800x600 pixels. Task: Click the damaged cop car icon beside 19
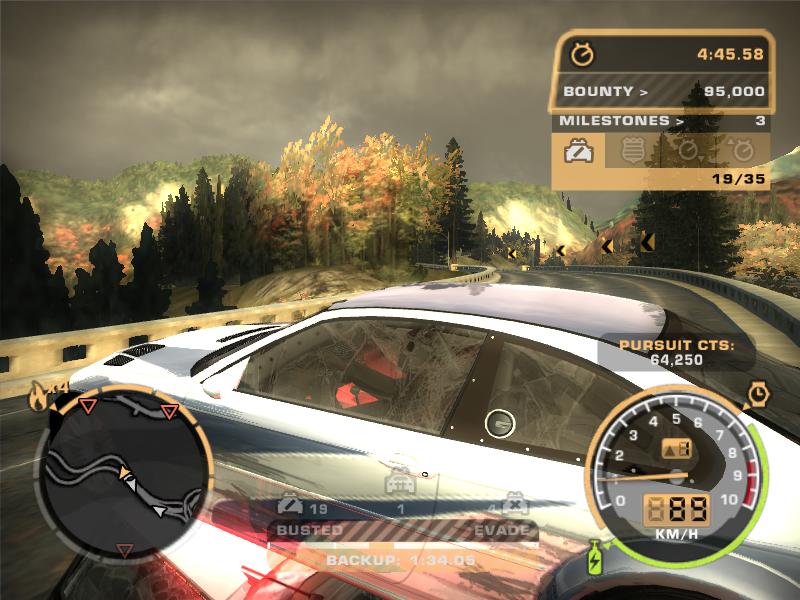tap(291, 503)
